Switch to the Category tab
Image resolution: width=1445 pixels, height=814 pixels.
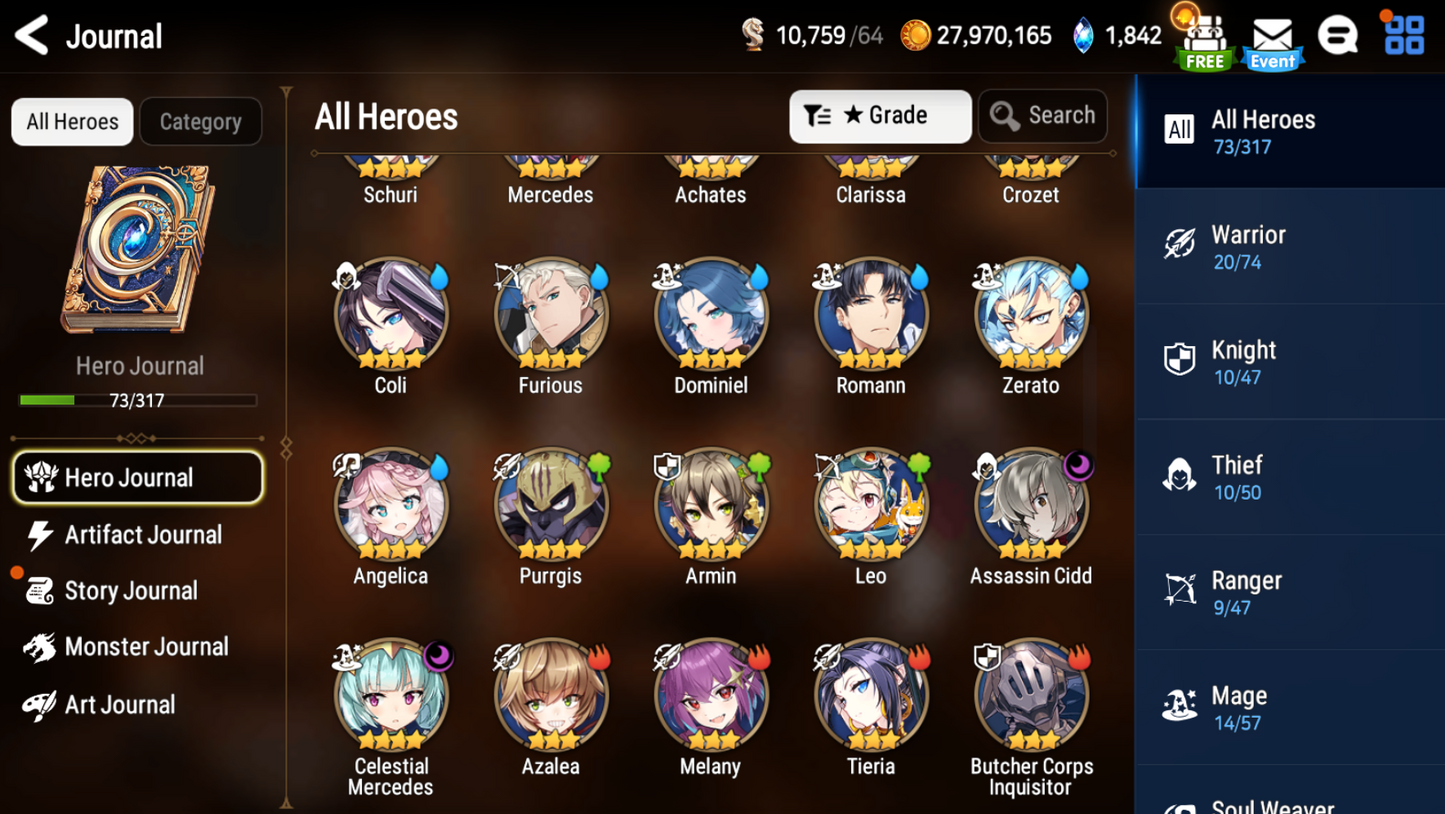[200, 122]
